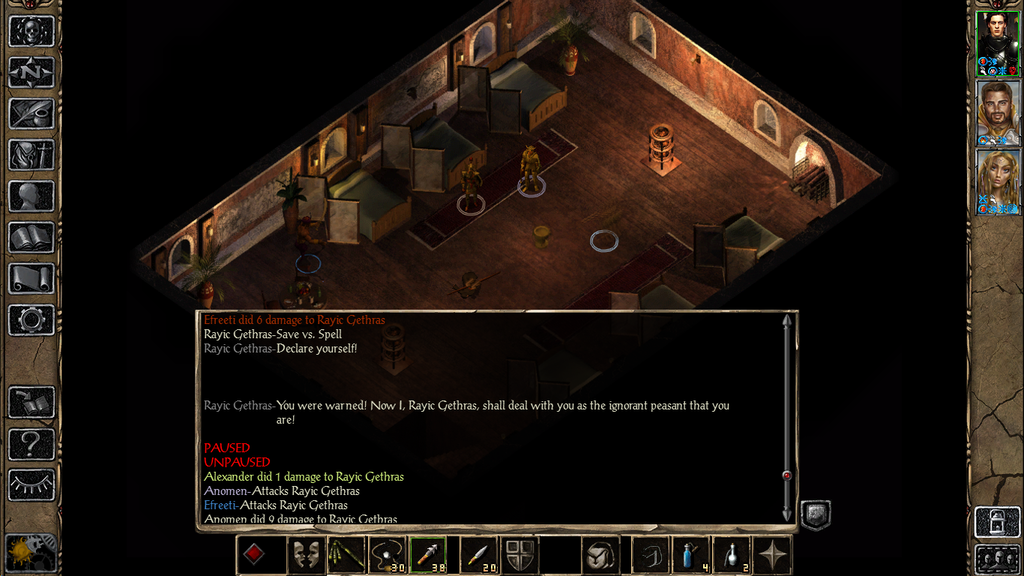
Task: Open the inventory screen
Action: coord(31,155)
